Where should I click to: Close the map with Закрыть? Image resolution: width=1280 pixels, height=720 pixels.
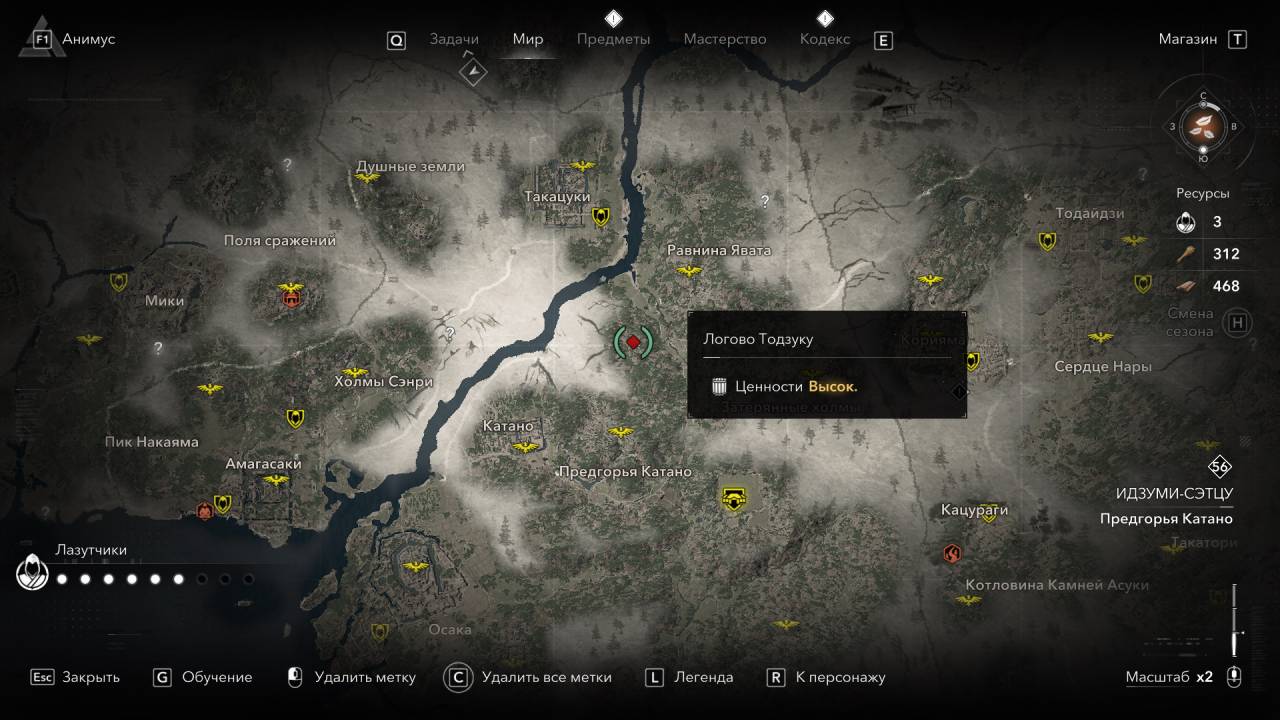(x=90, y=677)
